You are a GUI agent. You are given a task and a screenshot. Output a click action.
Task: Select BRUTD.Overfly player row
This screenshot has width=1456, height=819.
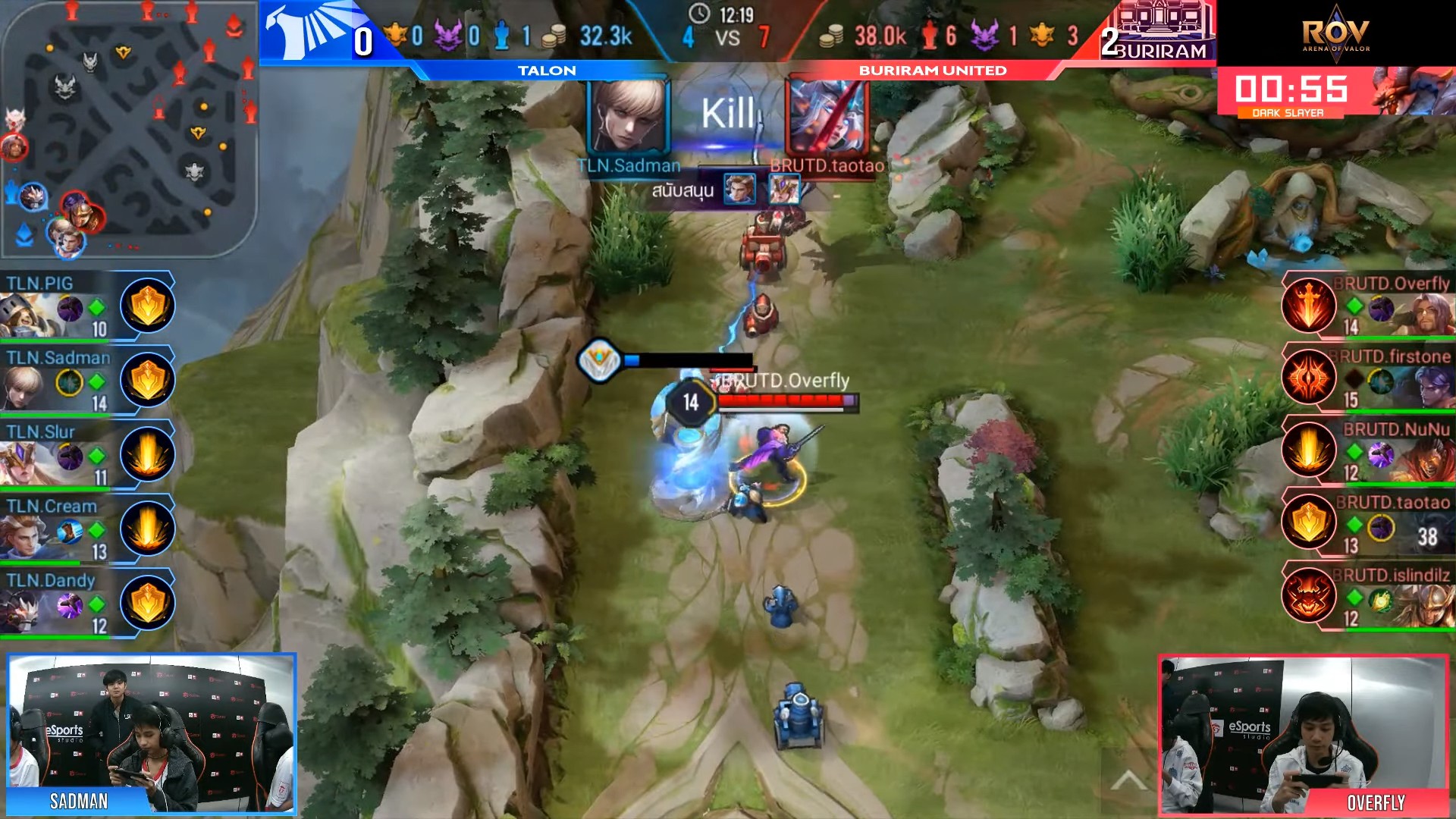coord(1369,306)
